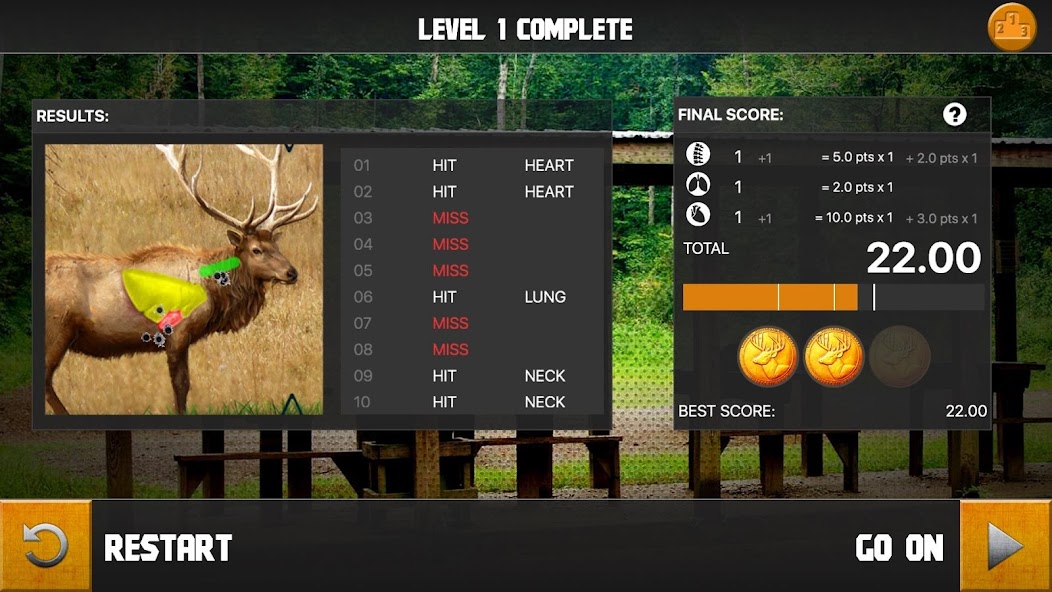Open the leaderboard podium icon
Viewport: 1052px width, 592px height.
coord(1012,27)
